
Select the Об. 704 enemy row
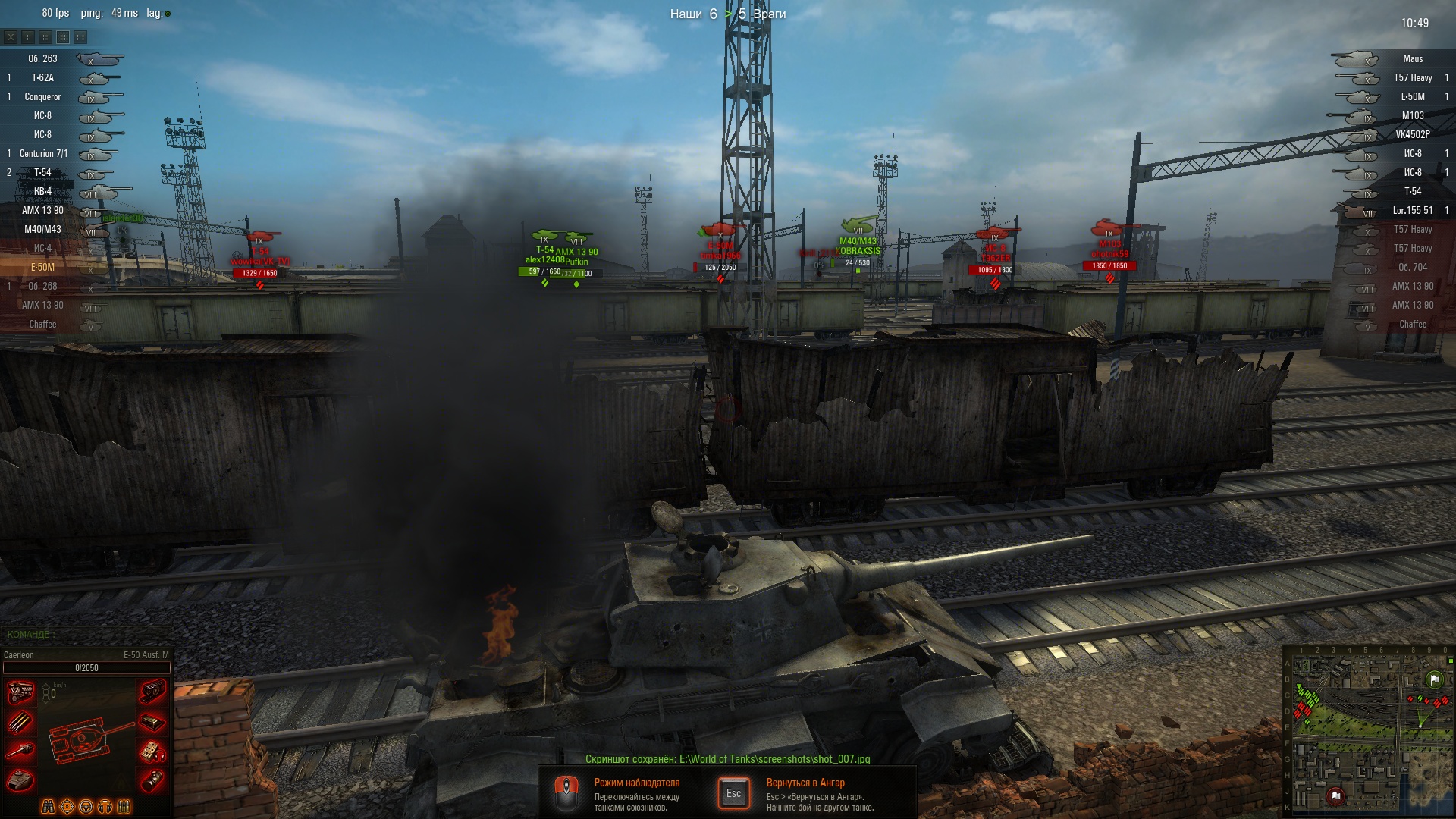1412,268
